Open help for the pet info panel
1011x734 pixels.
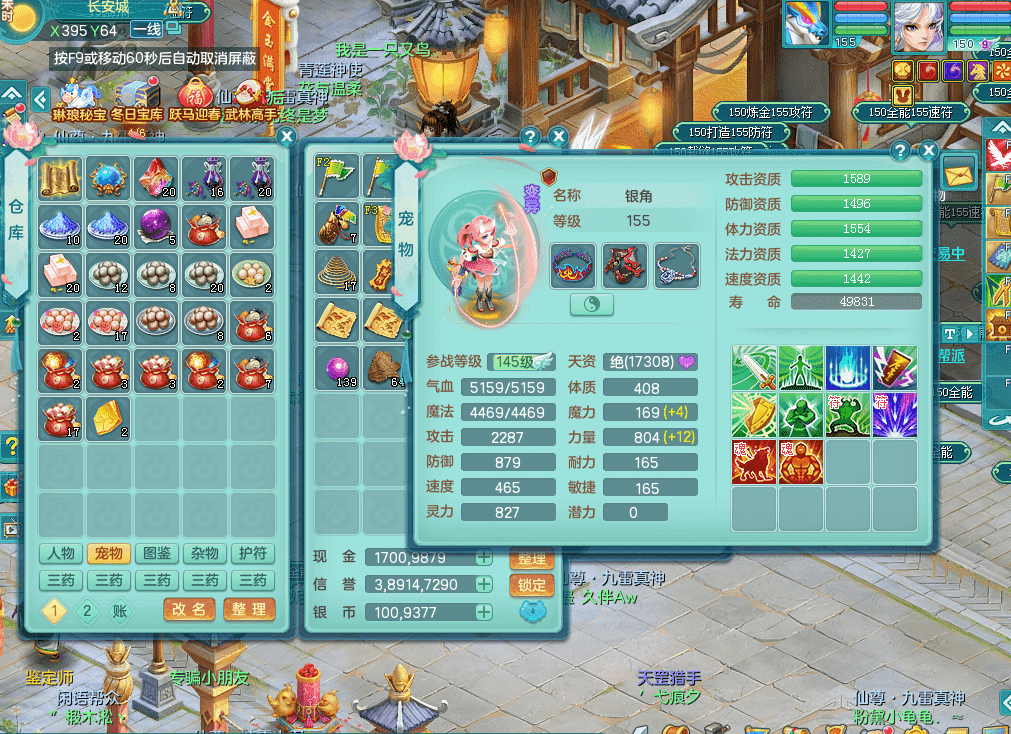click(900, 151)
